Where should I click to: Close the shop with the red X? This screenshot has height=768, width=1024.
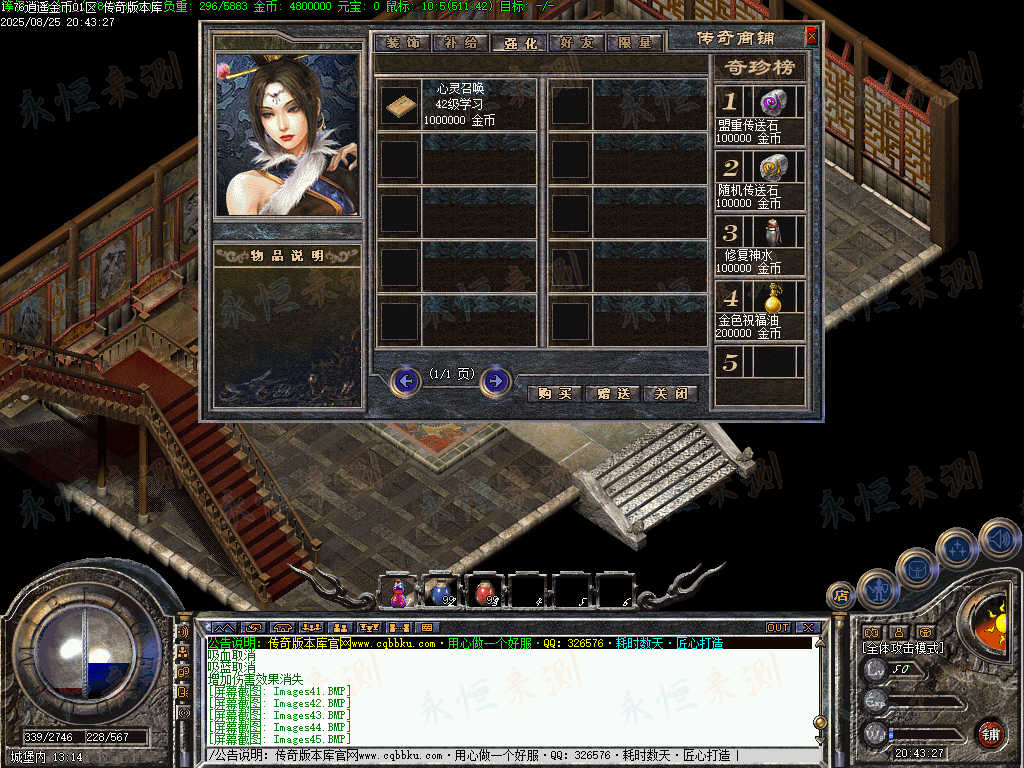pos(811,37)
